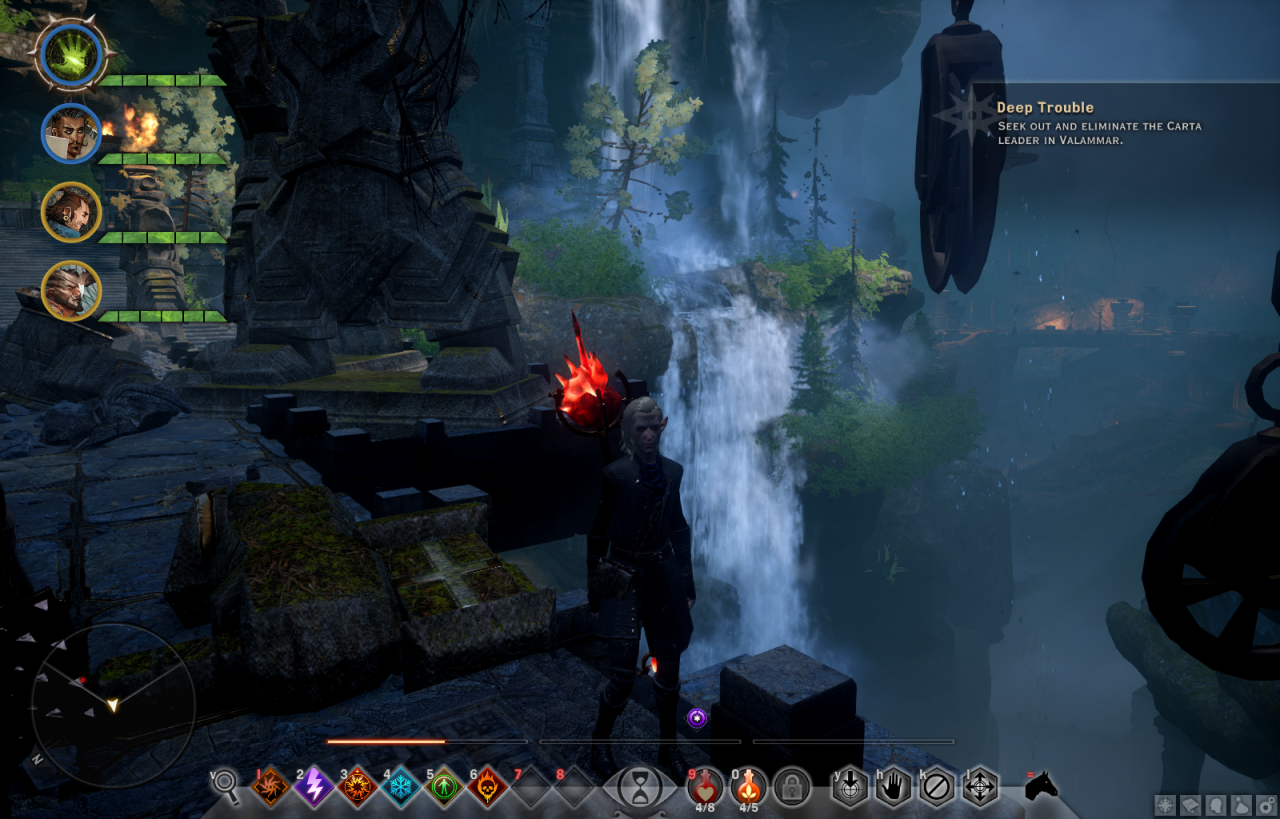1280x819 pixels.
Task: Activate the green figure ability in slot 5
Action: pyautogui.click(x=443, y=787)
